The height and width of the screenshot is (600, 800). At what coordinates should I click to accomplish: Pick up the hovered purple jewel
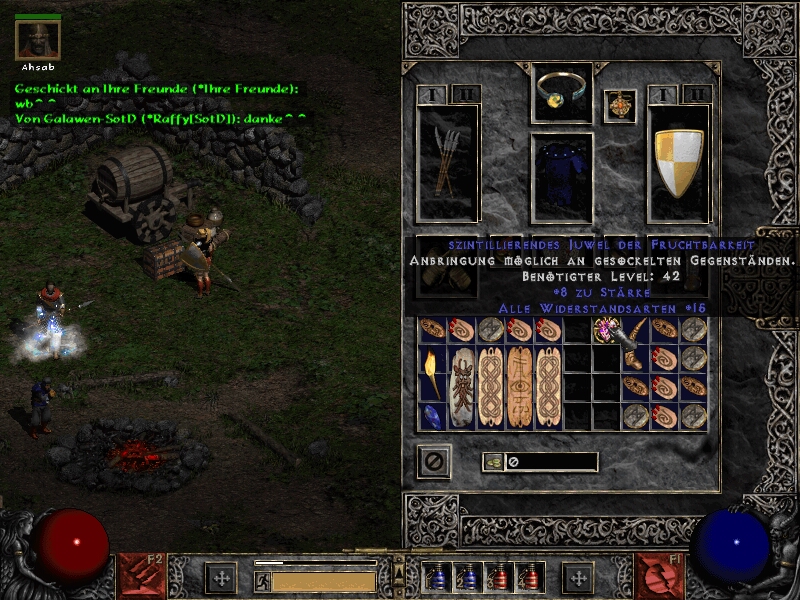point(604,329)
